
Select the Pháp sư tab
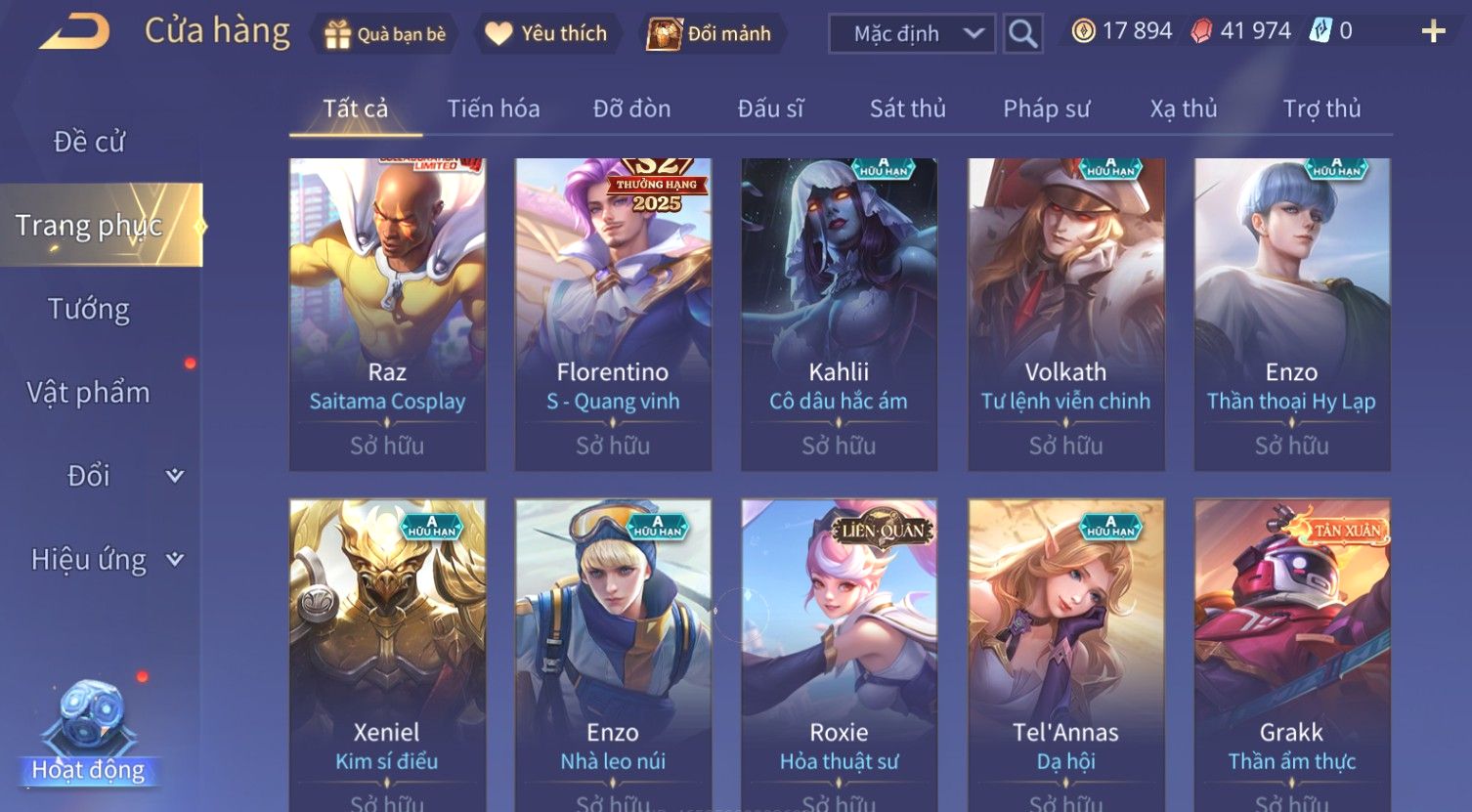1046,108
